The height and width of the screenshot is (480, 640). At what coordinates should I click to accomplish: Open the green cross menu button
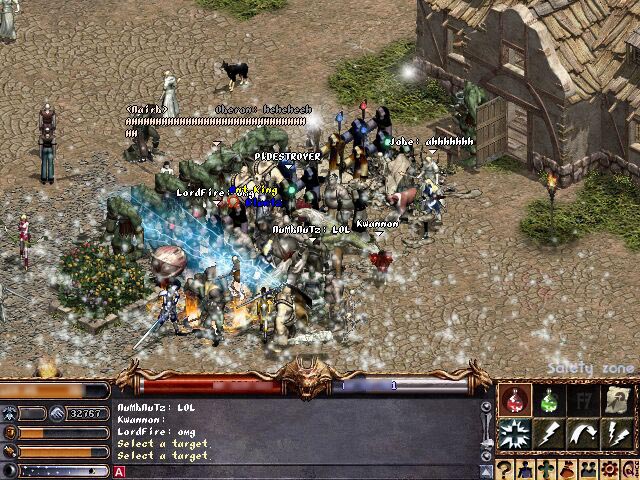click(x=546, y=469)
